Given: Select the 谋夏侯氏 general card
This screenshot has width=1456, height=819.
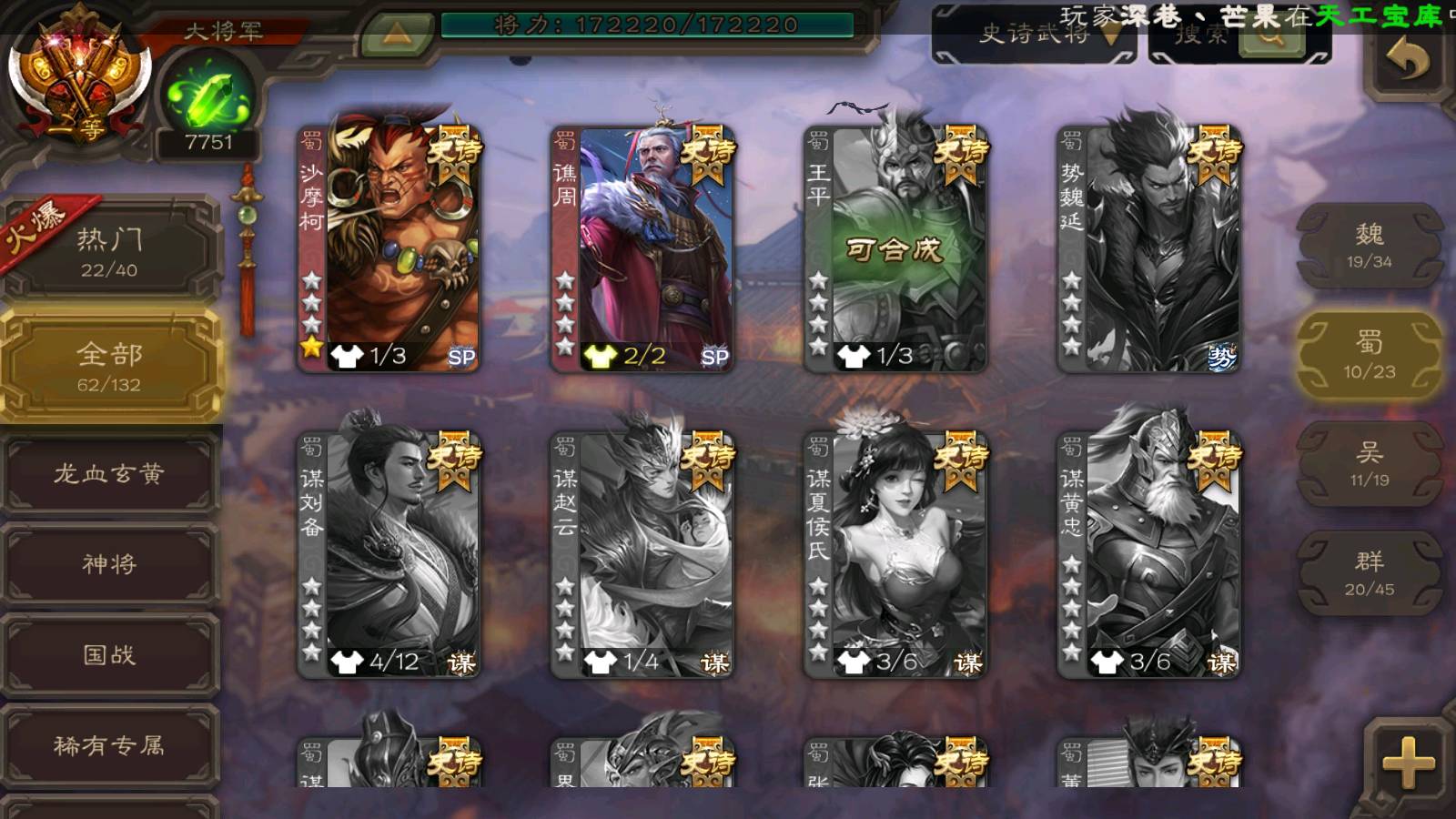Looking at the screenshot, I should pyautogui.click(x=895, y=553).
